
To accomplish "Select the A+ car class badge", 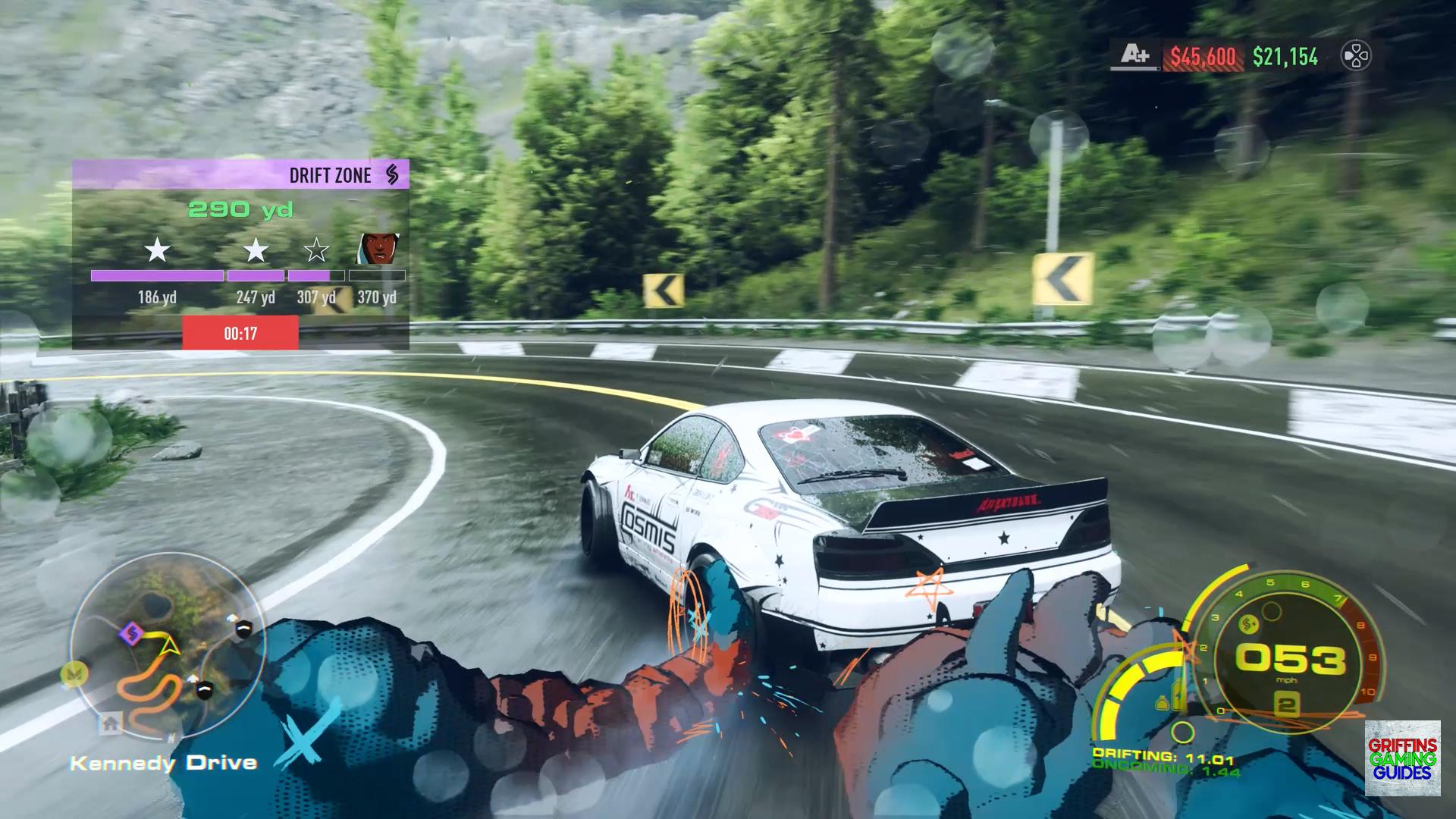I will click(x=1135, y=55).
